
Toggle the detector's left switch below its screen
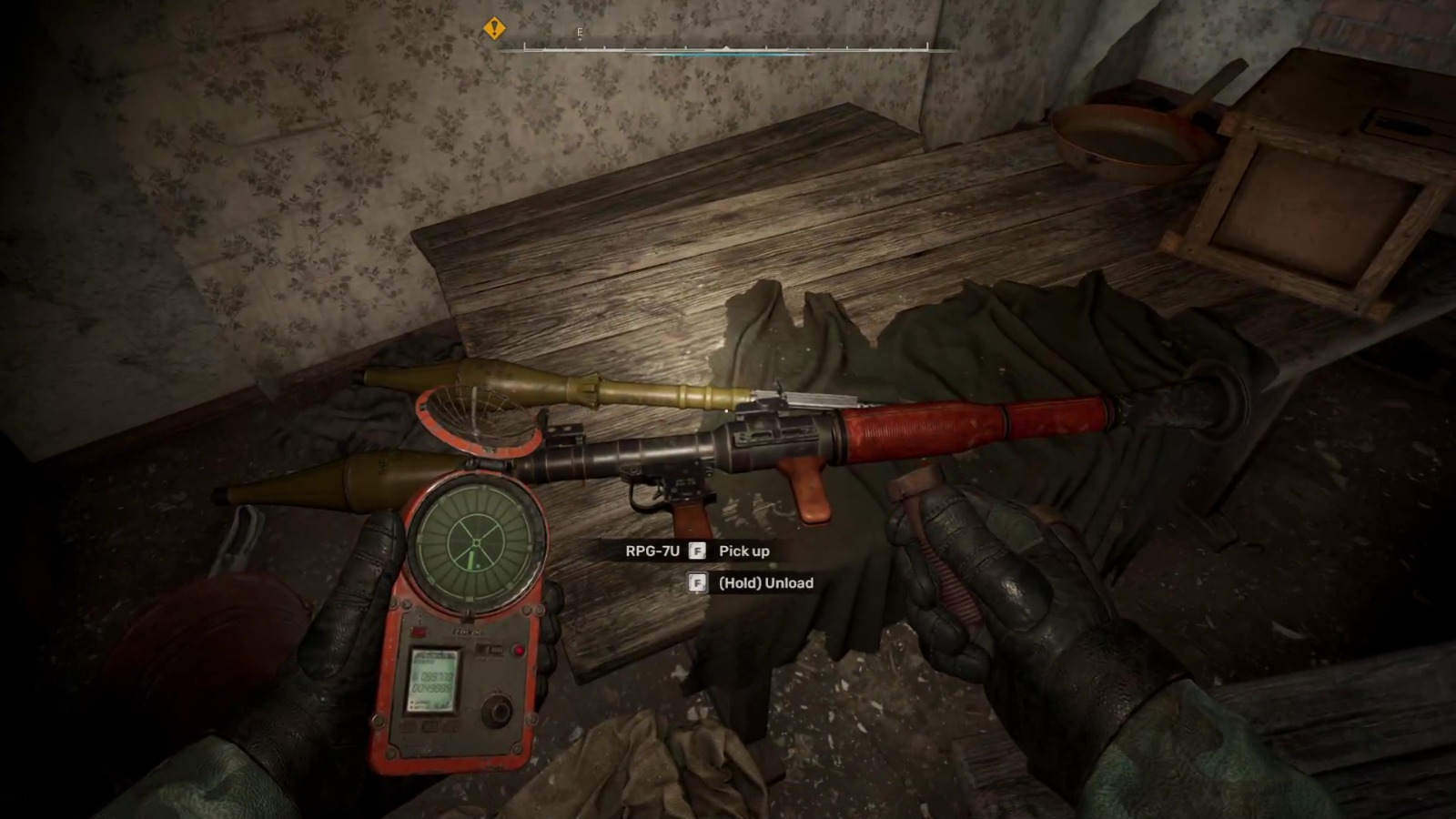coord(410,726)
